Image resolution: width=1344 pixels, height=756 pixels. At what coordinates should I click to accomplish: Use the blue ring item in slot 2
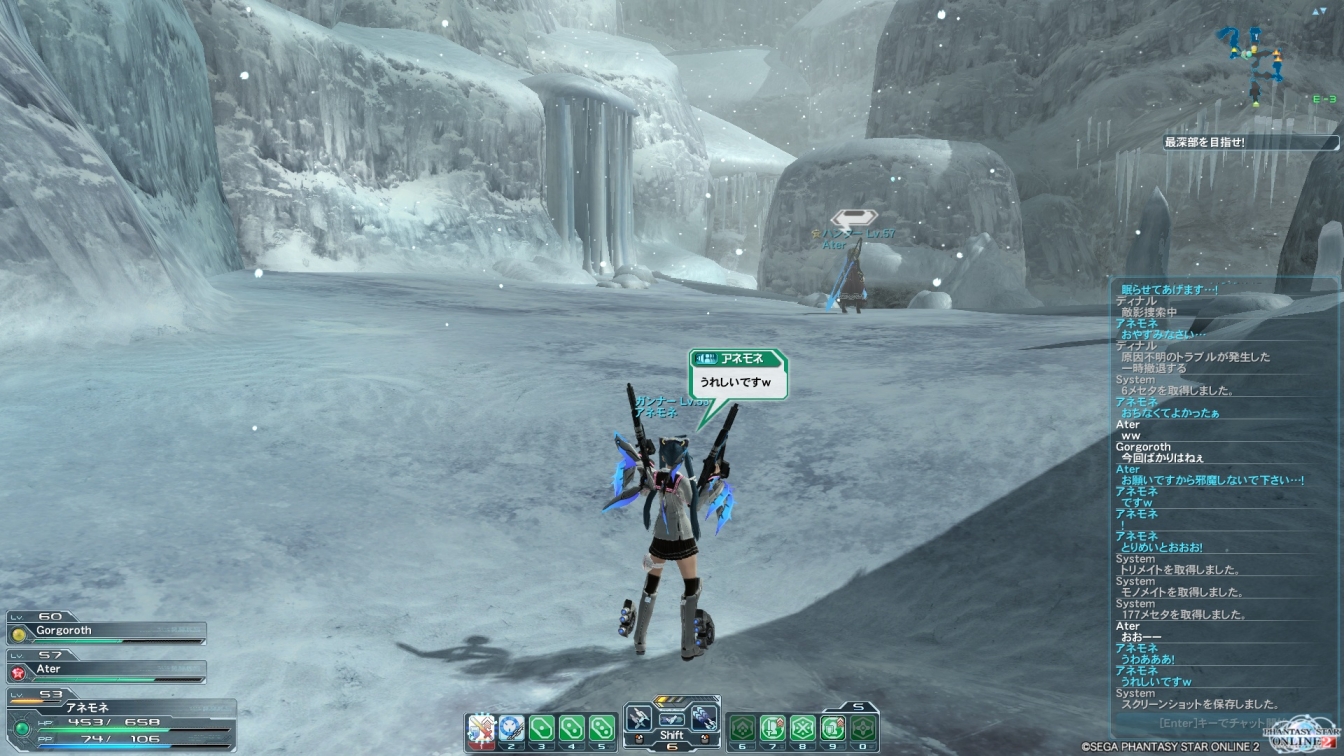point(512,727)
